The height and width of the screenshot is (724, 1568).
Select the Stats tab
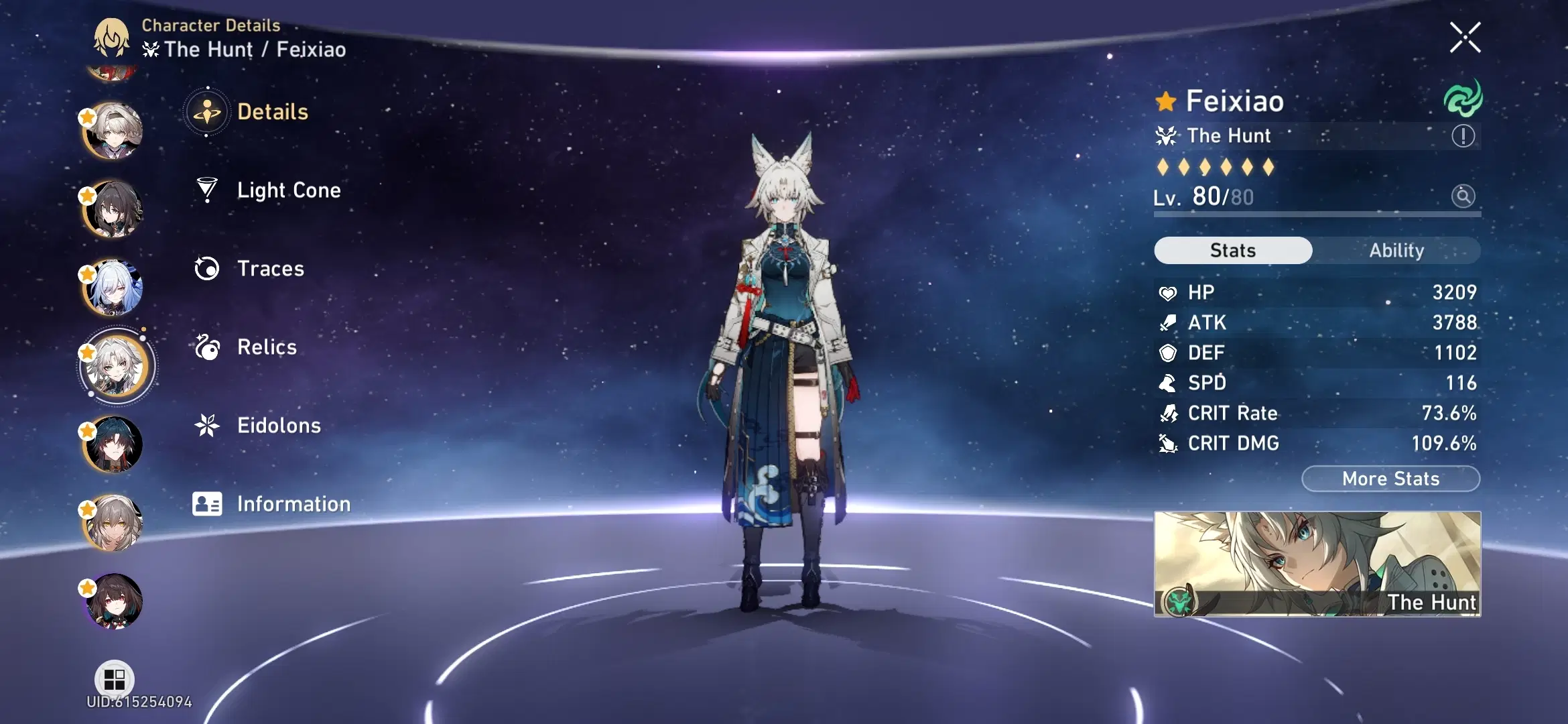click(1233, 250)
